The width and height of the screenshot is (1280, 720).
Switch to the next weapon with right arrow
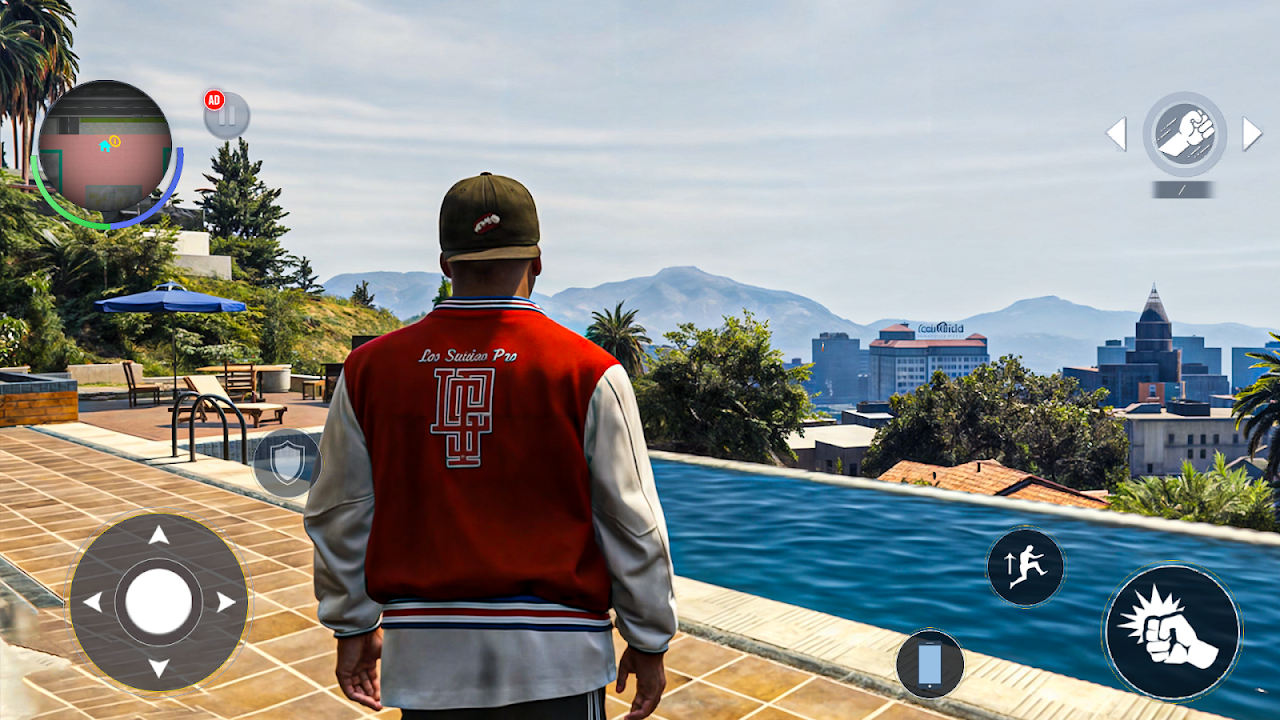click(x=1251, y=134)
